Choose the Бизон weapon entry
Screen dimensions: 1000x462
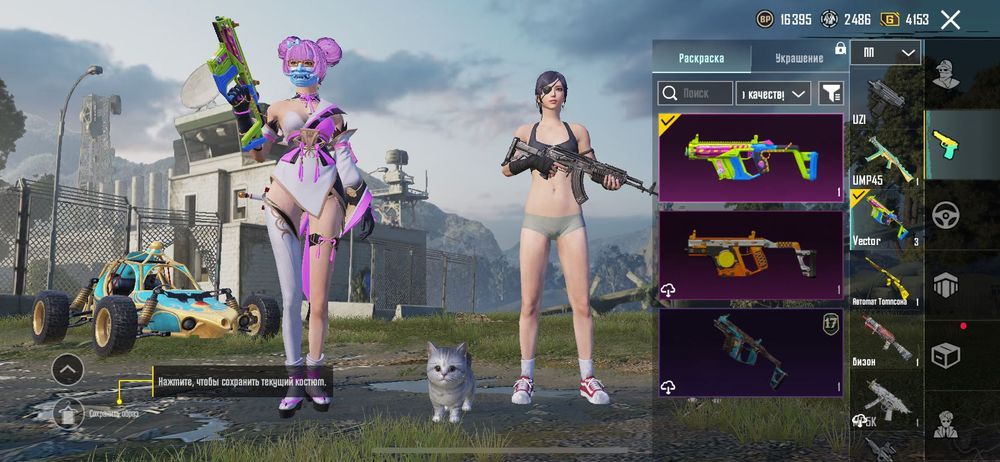click(x=886, y=342)
